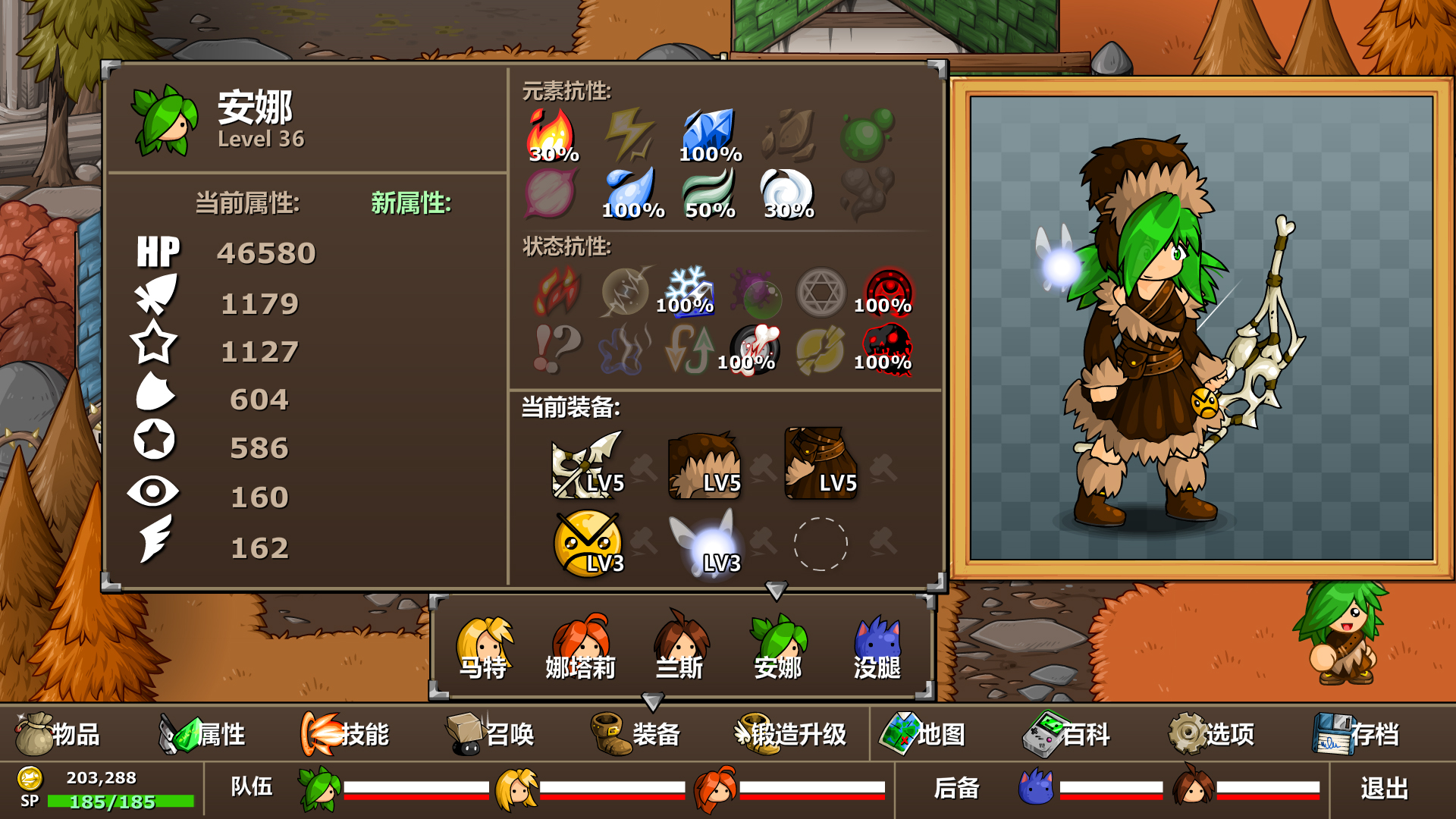Open the 锻造升级 forging menu

(790, 733)
